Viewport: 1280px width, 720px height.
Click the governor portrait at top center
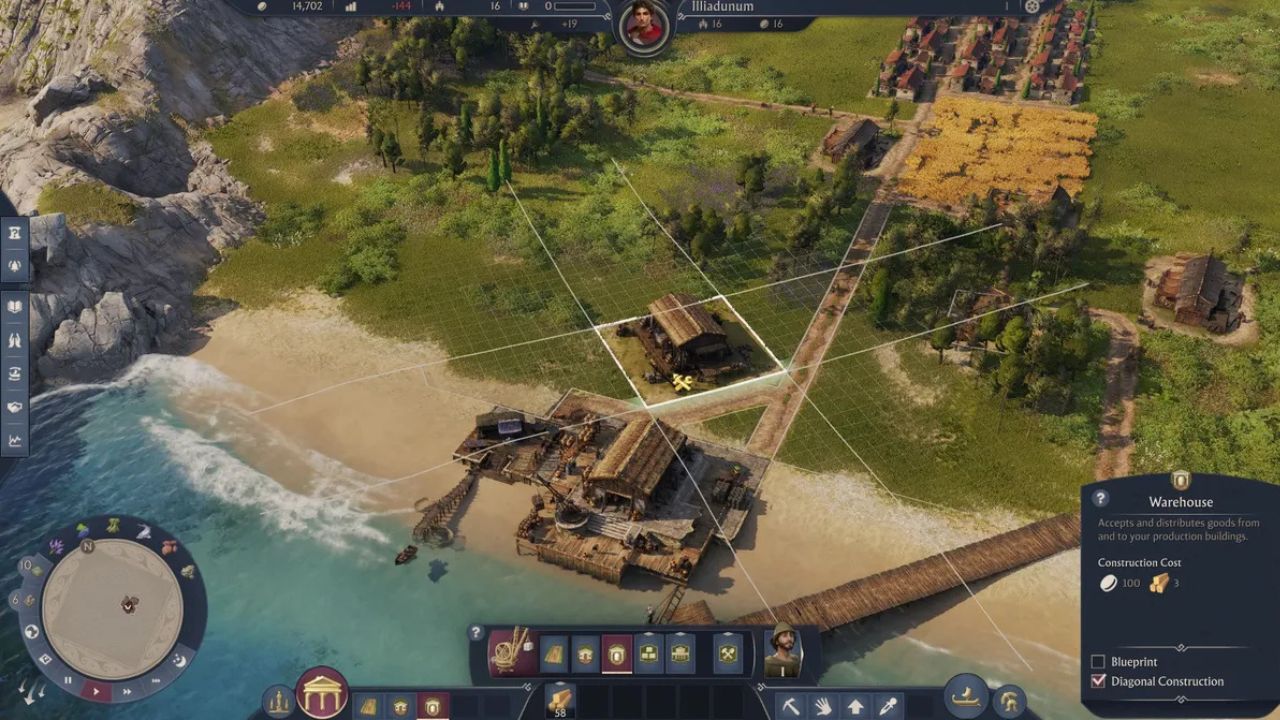click(x=643, y=26)
